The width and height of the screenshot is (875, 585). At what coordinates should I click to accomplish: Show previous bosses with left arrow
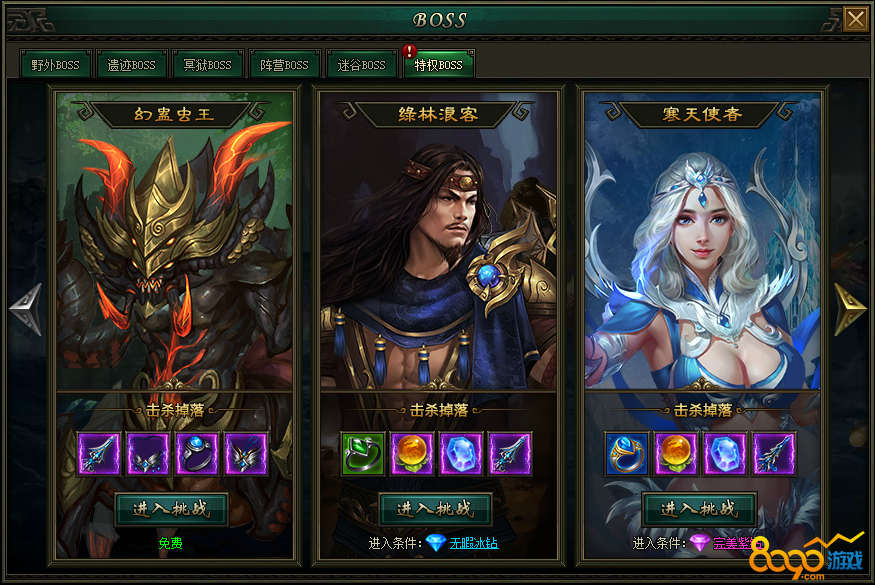(25, 309)
